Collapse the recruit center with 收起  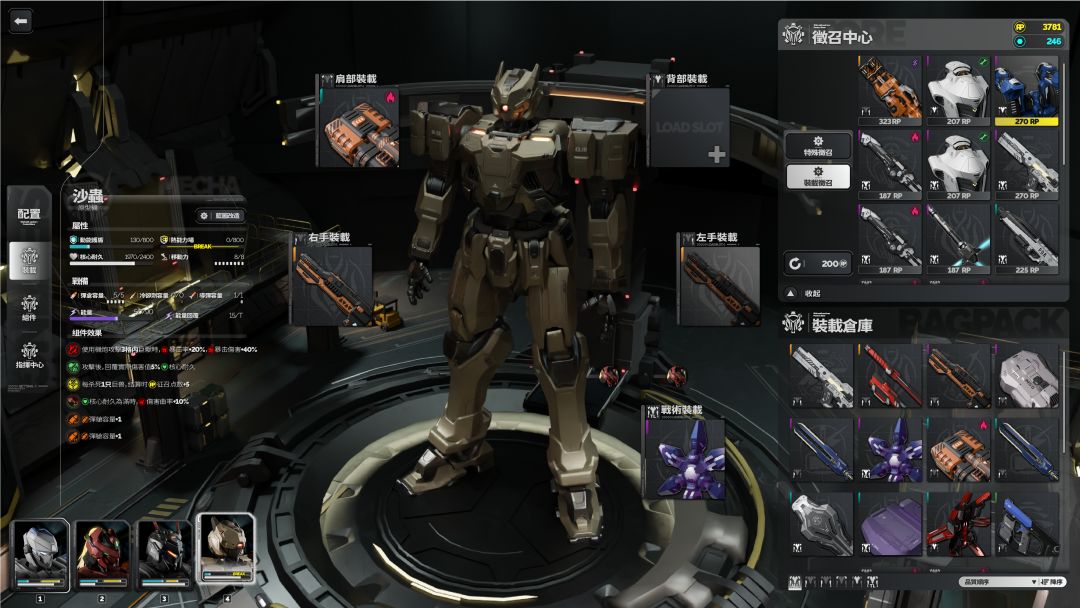[811, 293]
